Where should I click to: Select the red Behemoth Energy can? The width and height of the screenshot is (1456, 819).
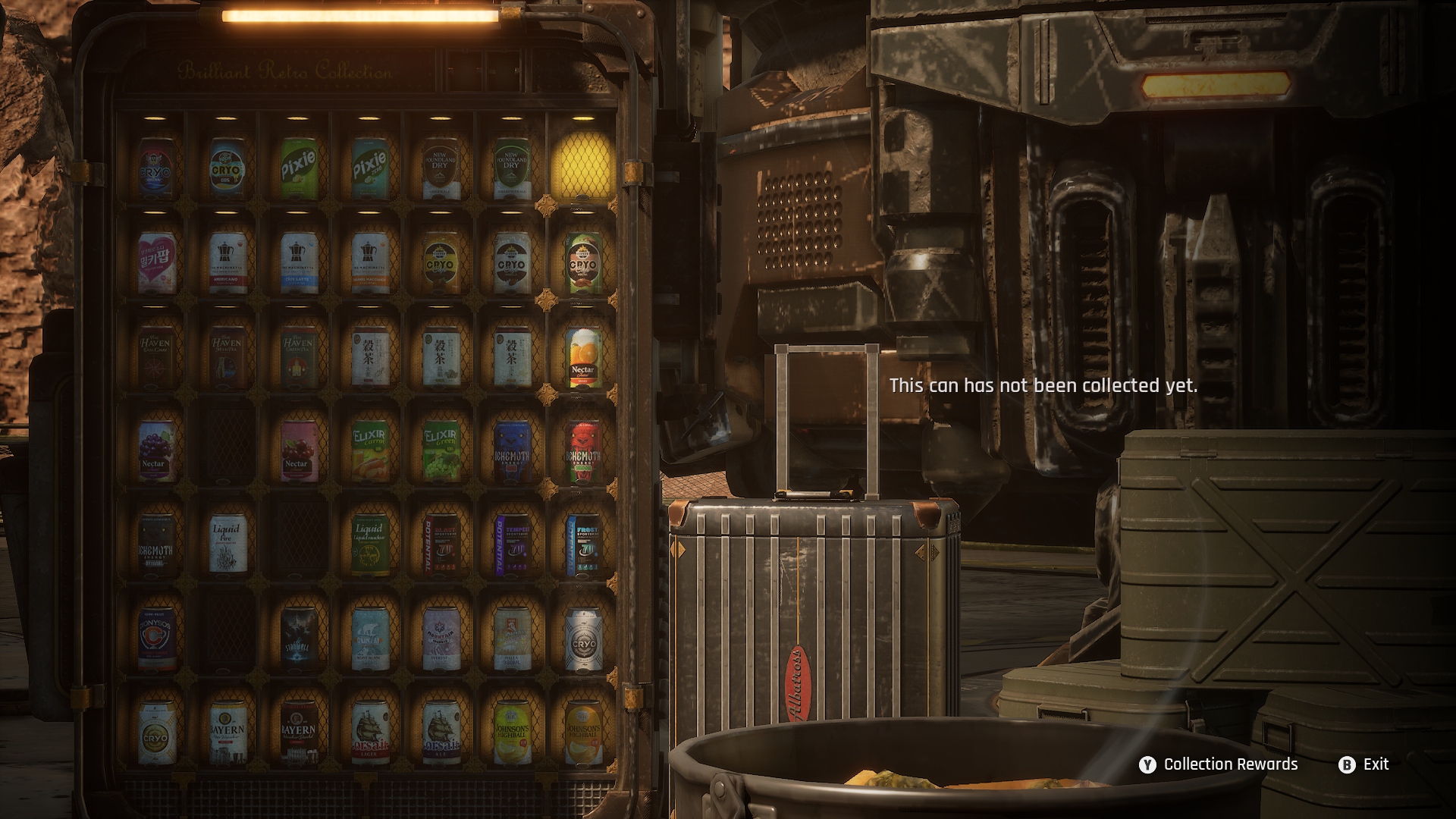coord(582,451)
